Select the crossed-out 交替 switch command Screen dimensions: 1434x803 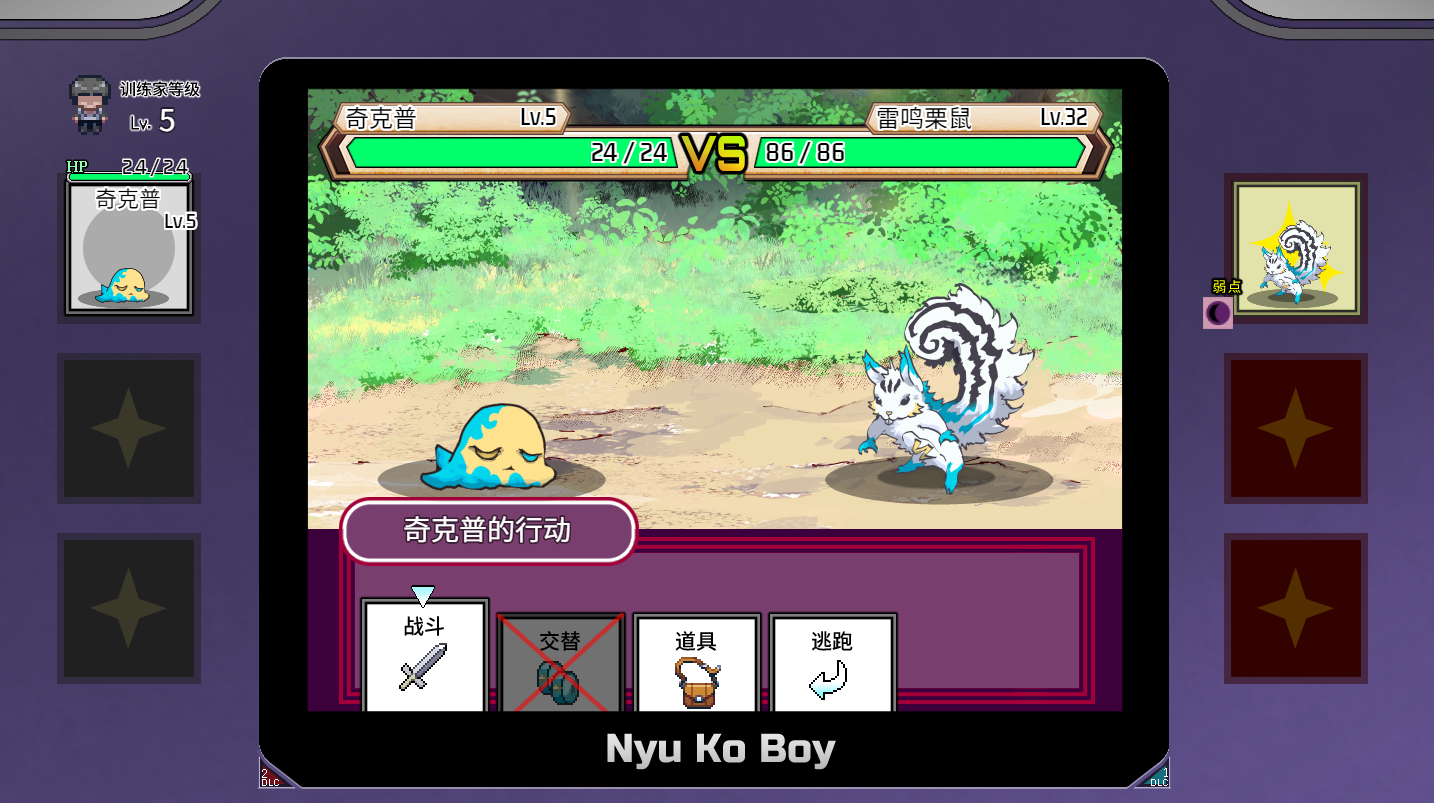[561, 662]
